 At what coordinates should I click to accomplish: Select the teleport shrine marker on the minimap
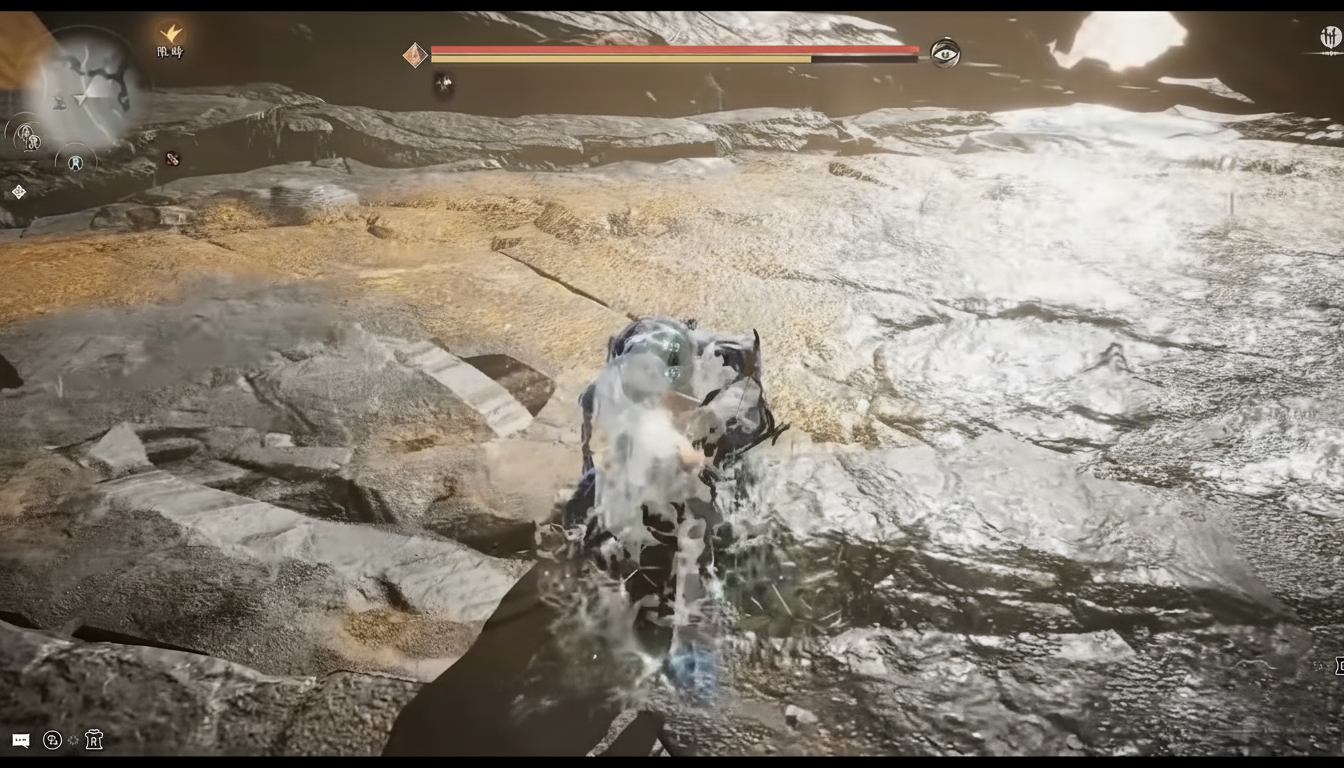(74, 162)
